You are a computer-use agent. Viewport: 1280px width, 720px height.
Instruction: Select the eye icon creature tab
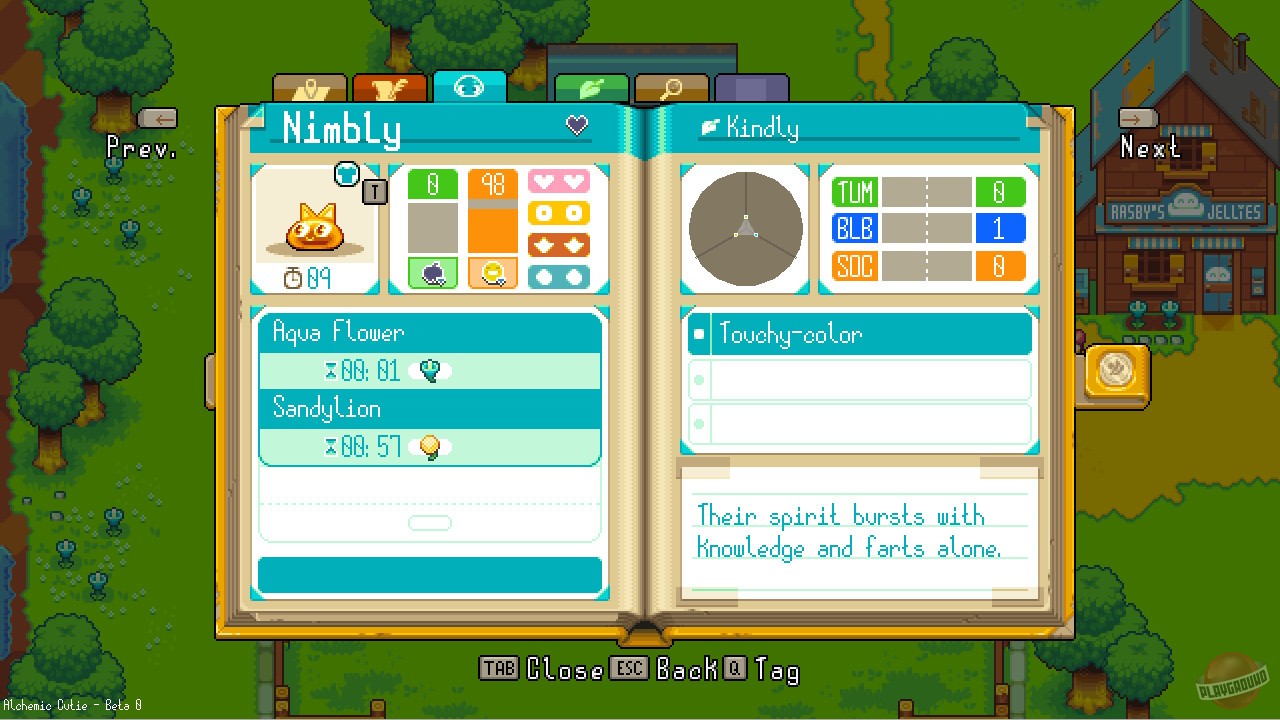[x=470, y=86]
